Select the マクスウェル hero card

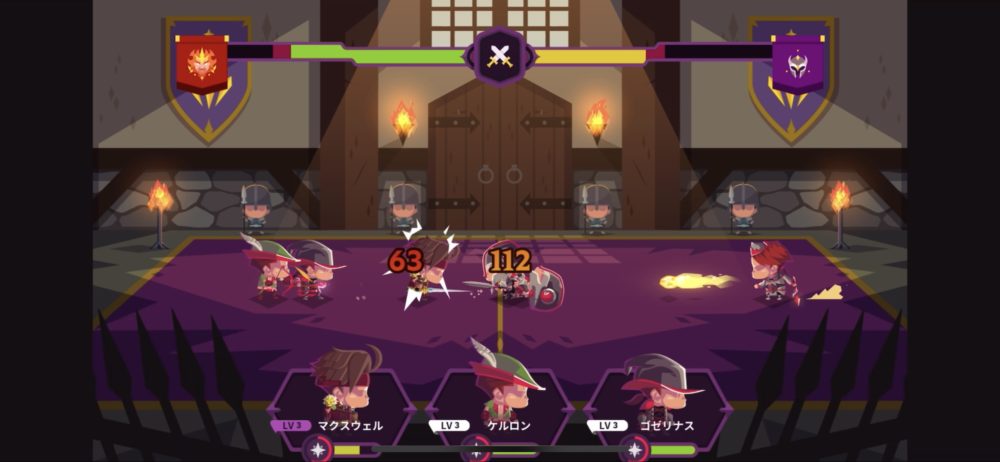click(x=341, y=396)
